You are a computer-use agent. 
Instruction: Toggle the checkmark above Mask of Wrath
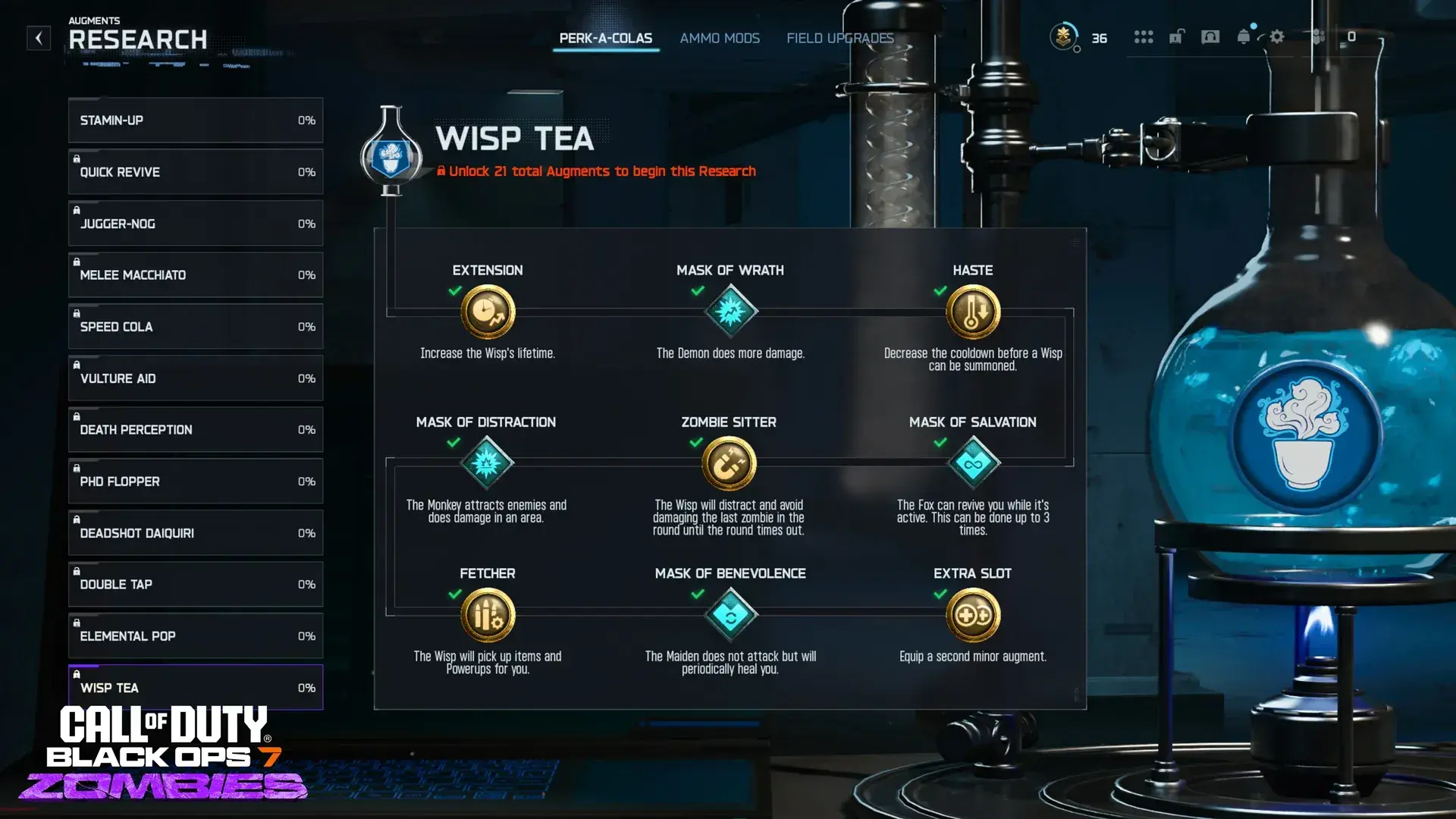(x=698, y=290)
